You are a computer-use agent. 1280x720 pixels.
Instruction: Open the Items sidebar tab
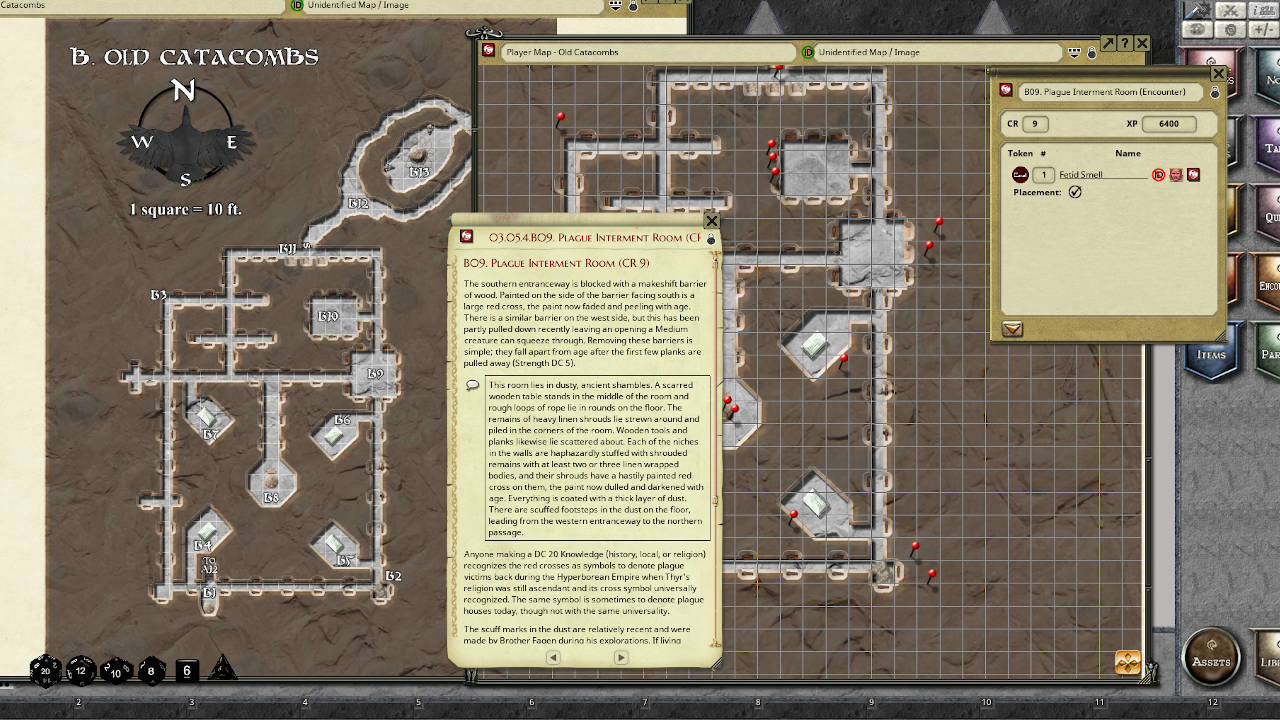[x=1213, y=355]
